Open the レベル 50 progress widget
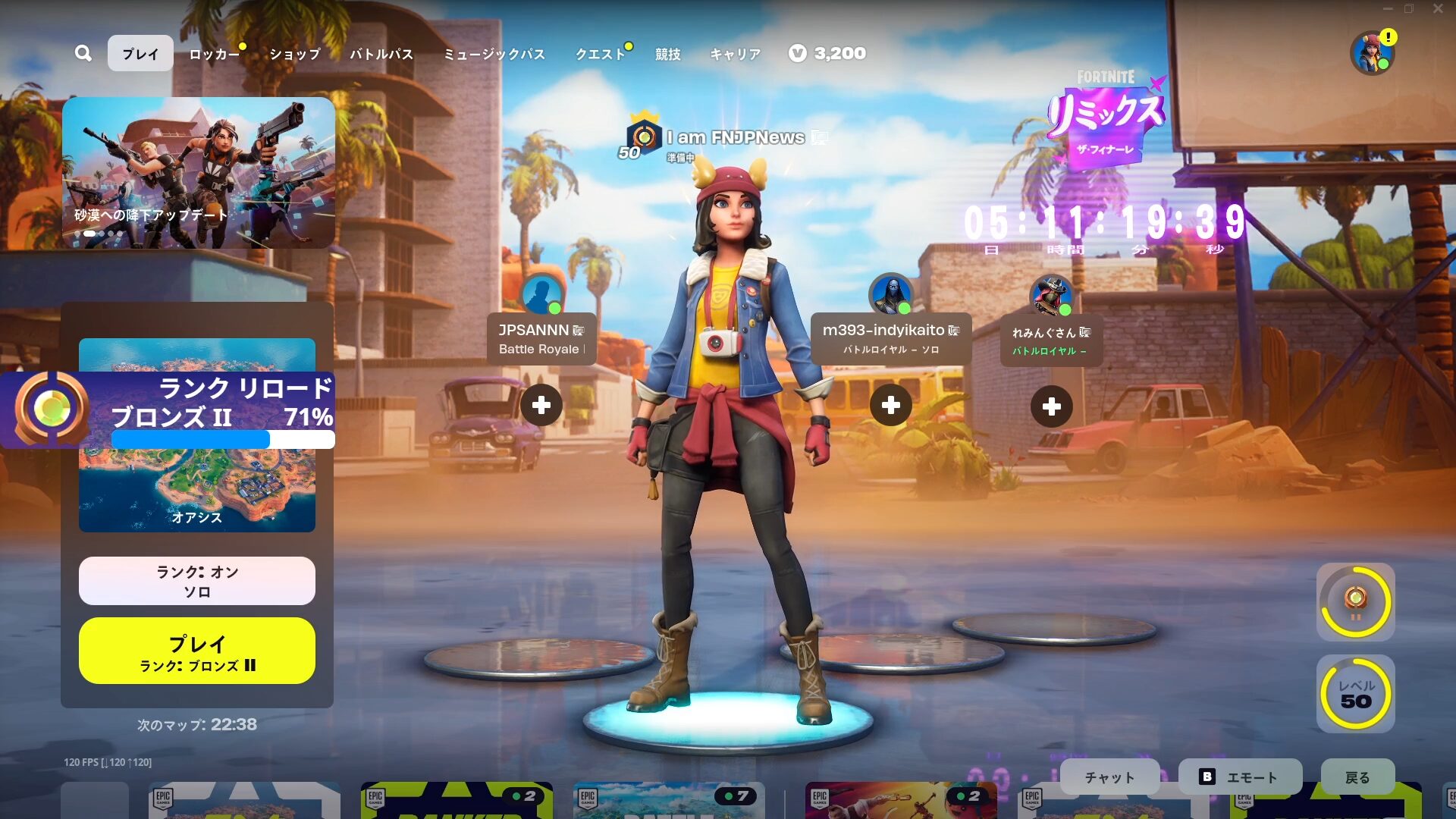Viewport: 1456px width, 819px height. [x=1356, y=694]
